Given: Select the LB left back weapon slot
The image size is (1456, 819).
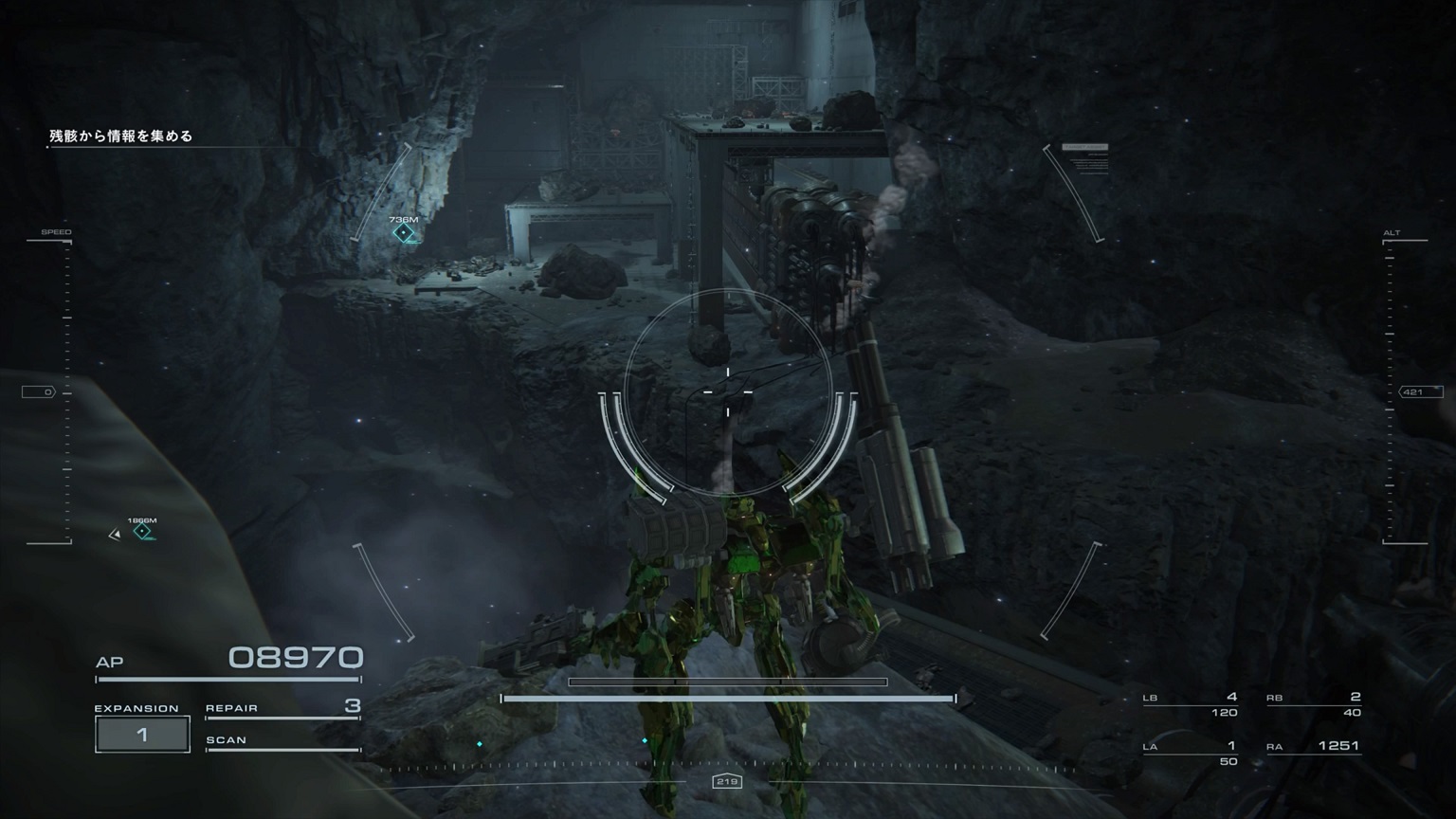Looking at the screenshot, I should pos(1191,704).
